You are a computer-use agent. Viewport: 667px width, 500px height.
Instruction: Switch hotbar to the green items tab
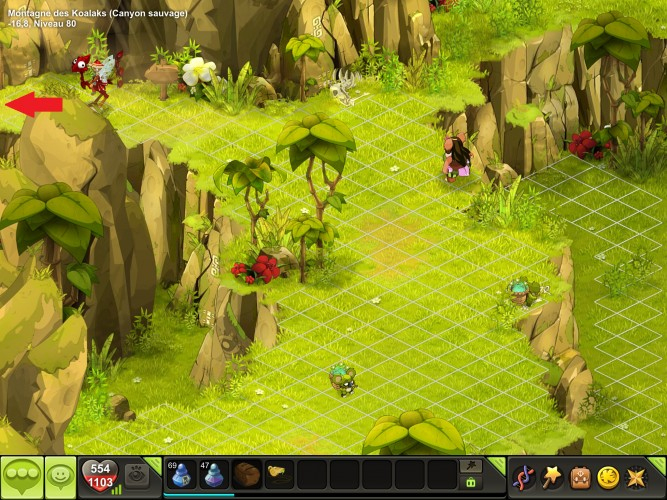tap(469, 483)
